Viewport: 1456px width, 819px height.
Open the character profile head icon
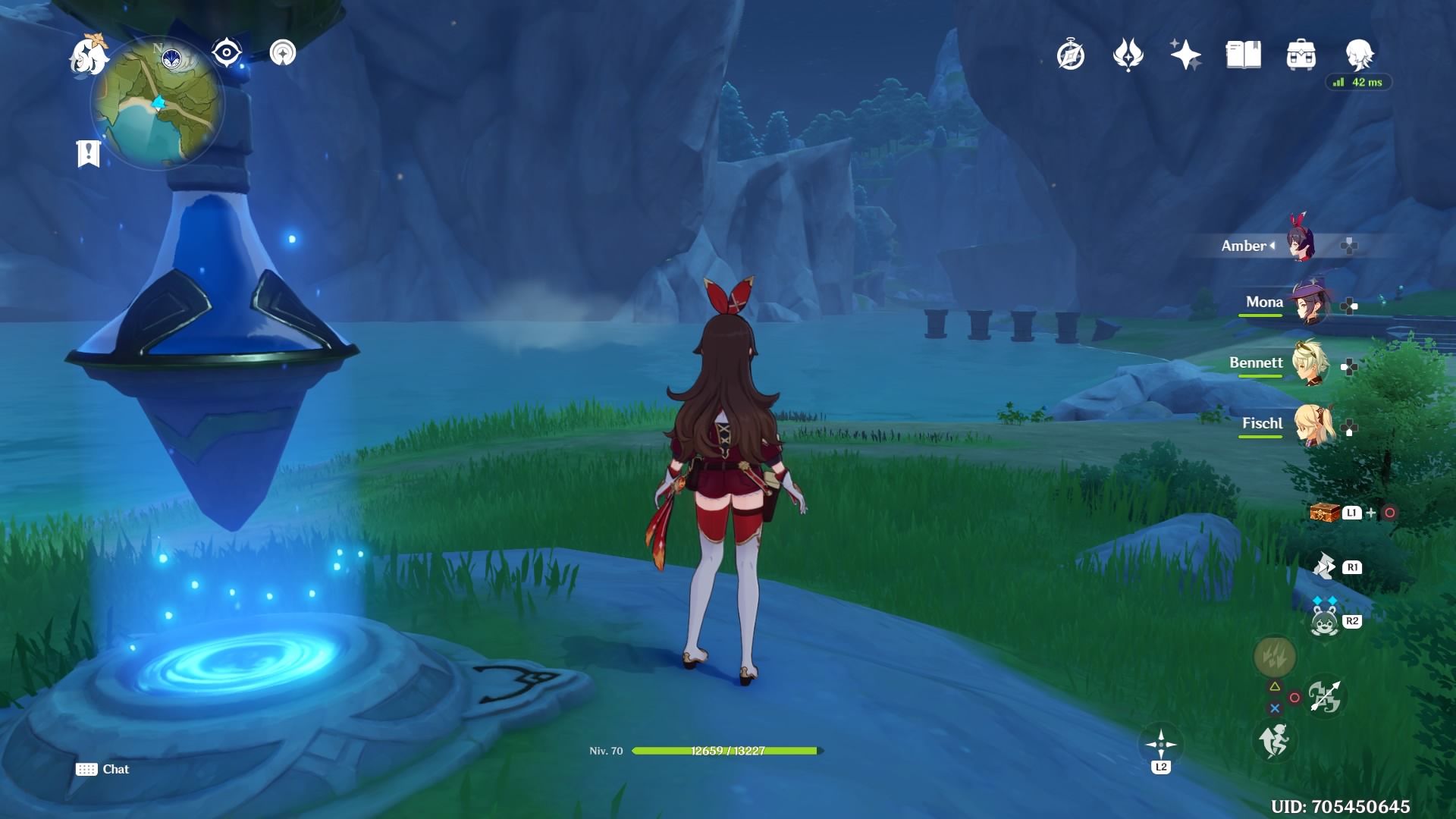[x=1359, y=55]
